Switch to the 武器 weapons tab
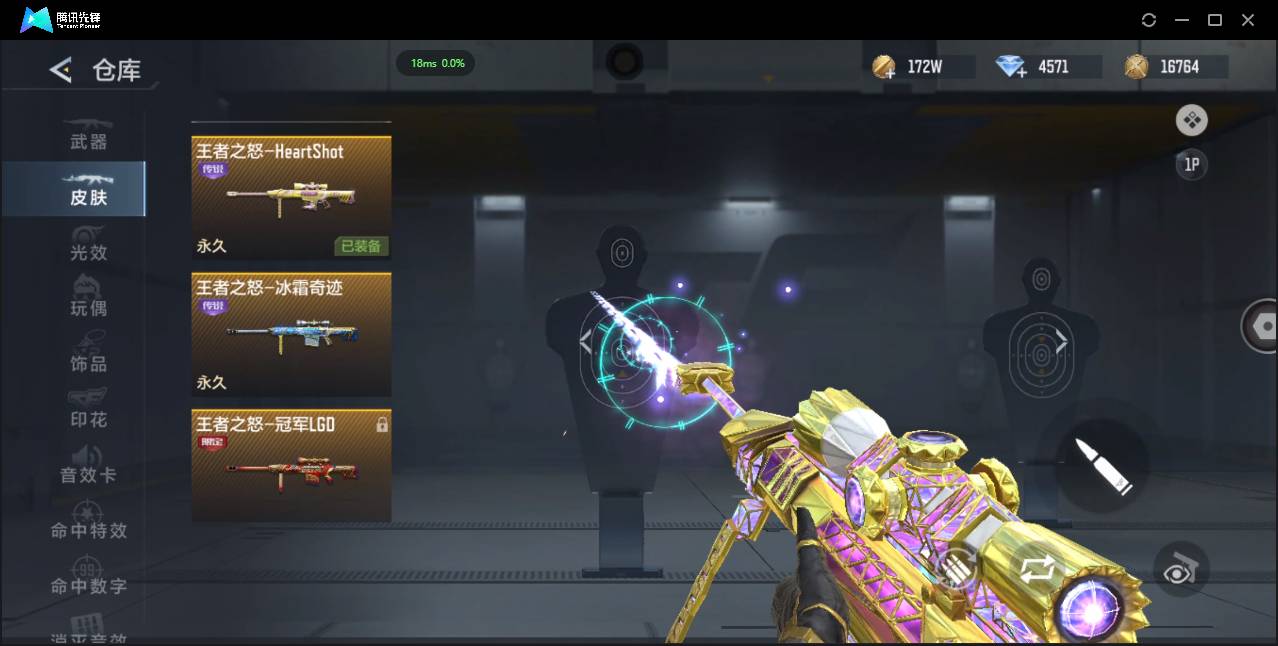Viewport: 1278px width, 646px height. [x=88, y=135]
